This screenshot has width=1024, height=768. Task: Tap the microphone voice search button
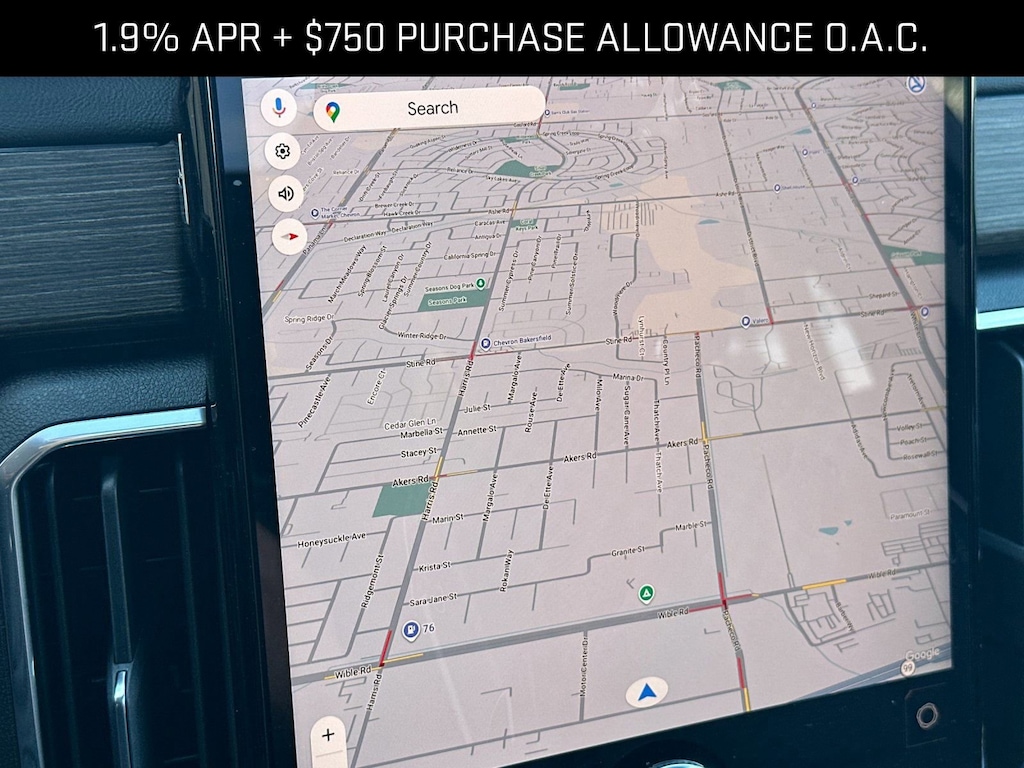coord(279,108)
